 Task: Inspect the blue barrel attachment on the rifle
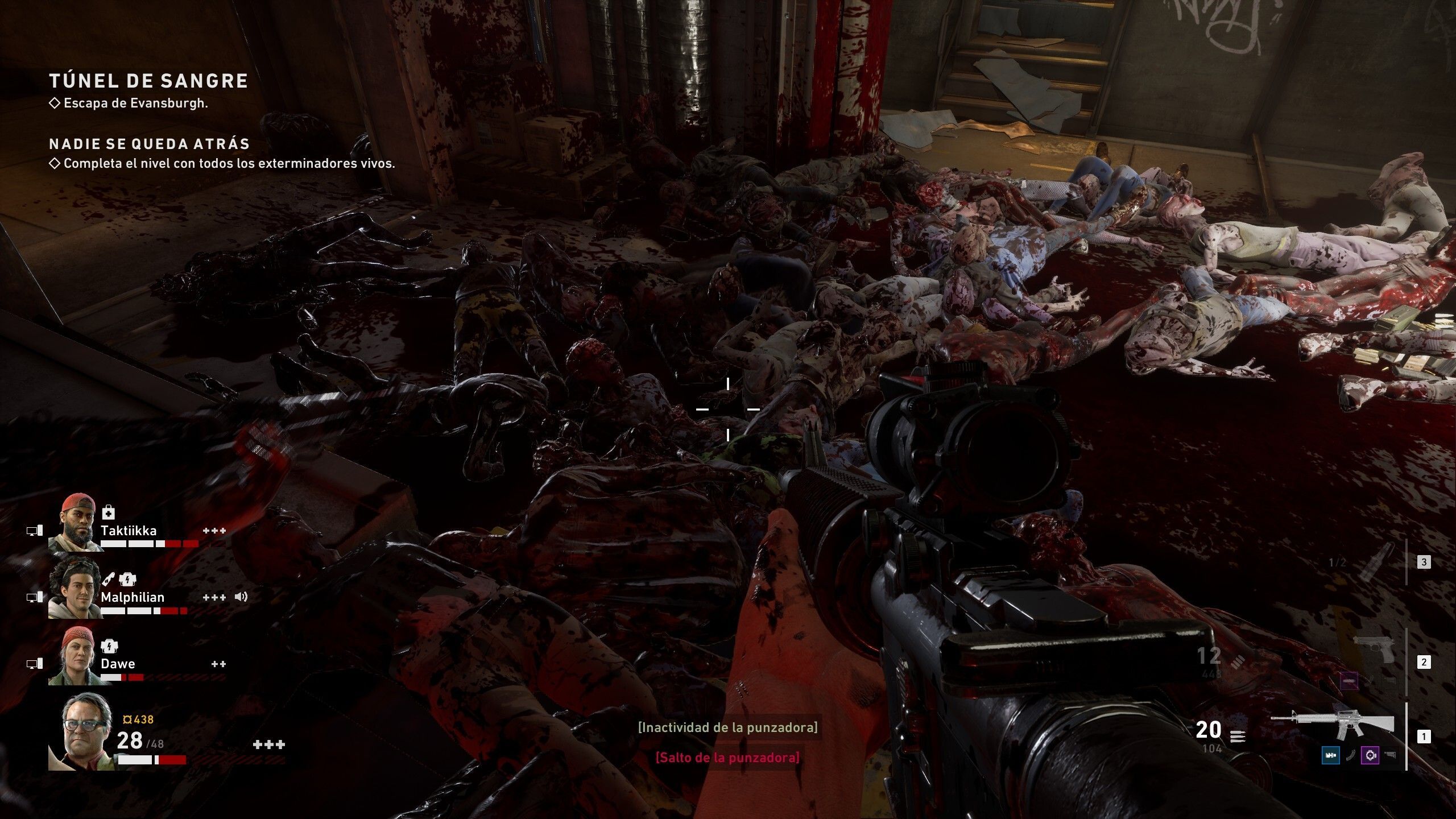[x=1330, y=756]
